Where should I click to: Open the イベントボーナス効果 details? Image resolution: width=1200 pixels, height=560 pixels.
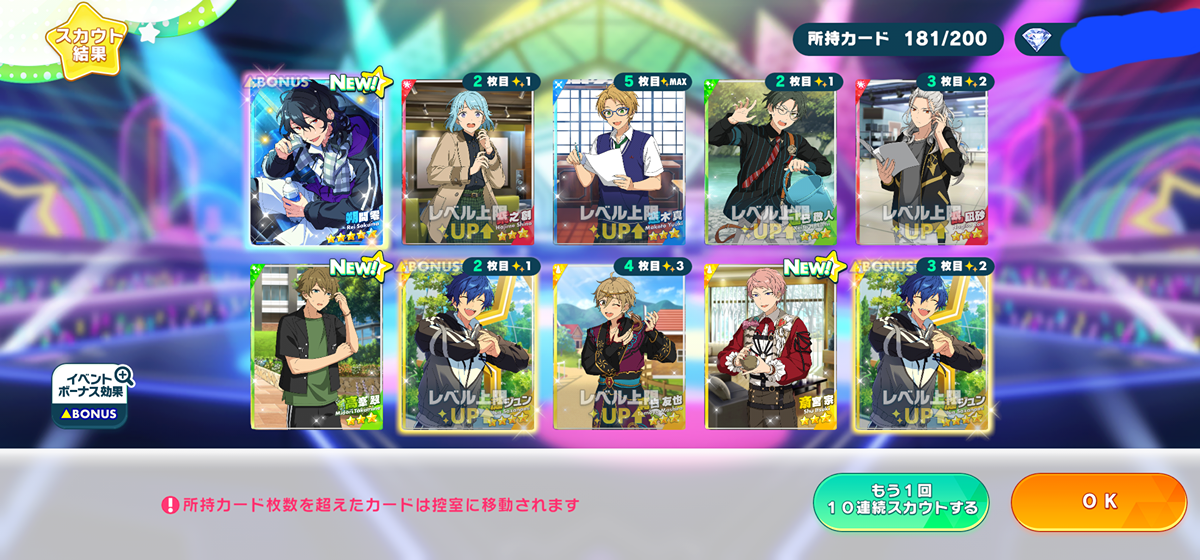(91, 395)
